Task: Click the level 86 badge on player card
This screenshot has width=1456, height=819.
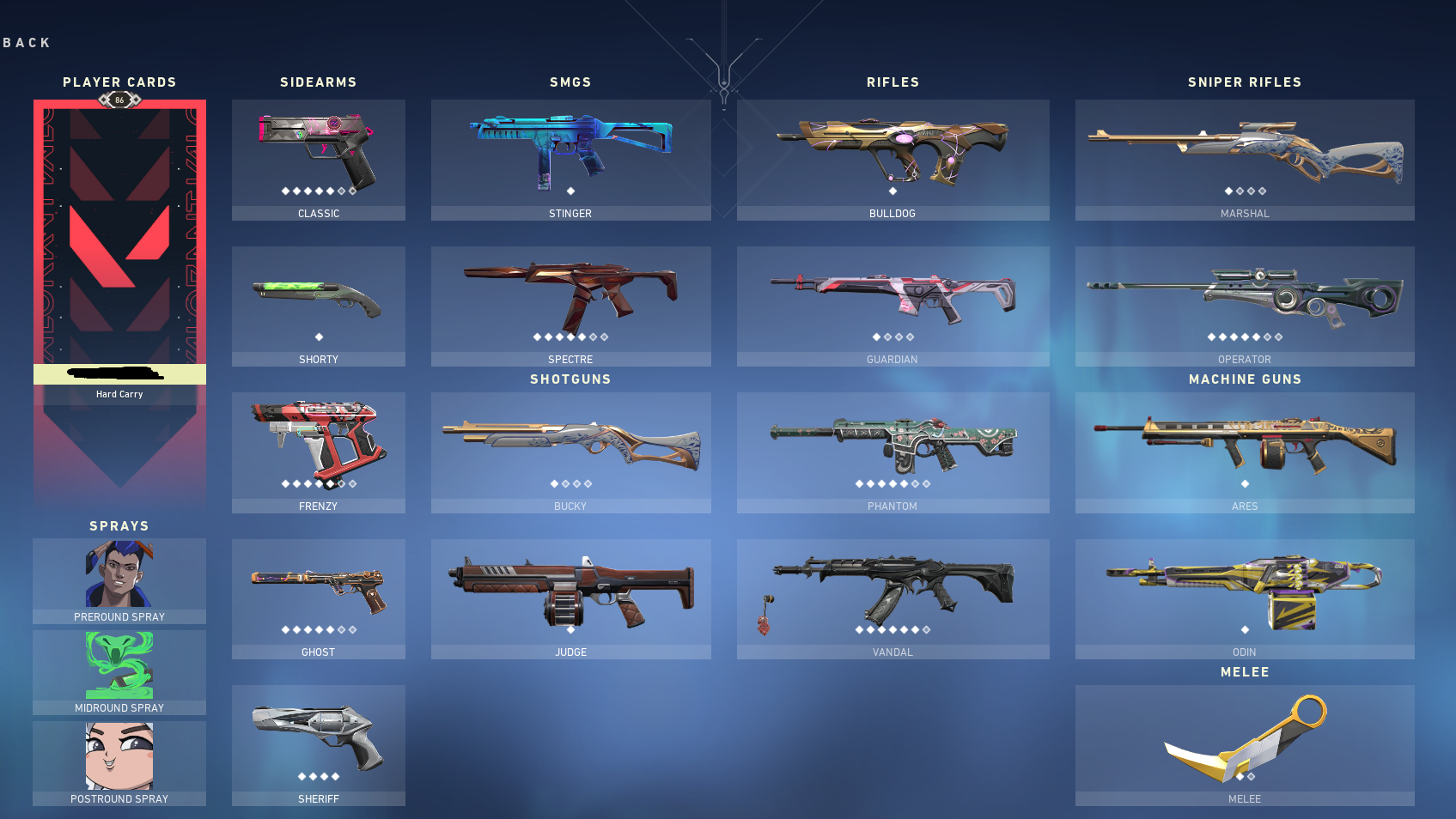Action: [119, 100]
